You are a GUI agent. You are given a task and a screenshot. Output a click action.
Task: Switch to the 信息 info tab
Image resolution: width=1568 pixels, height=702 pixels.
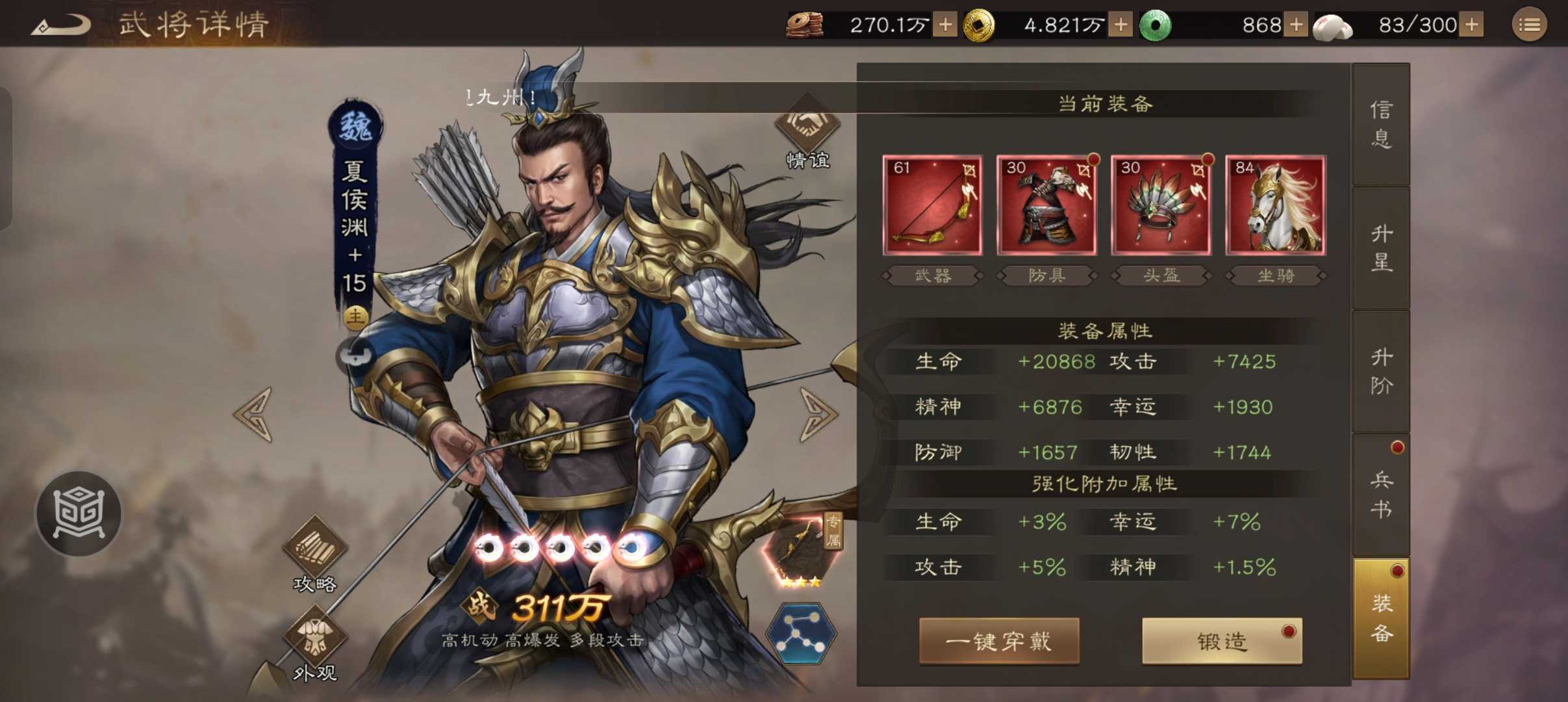1381,124
